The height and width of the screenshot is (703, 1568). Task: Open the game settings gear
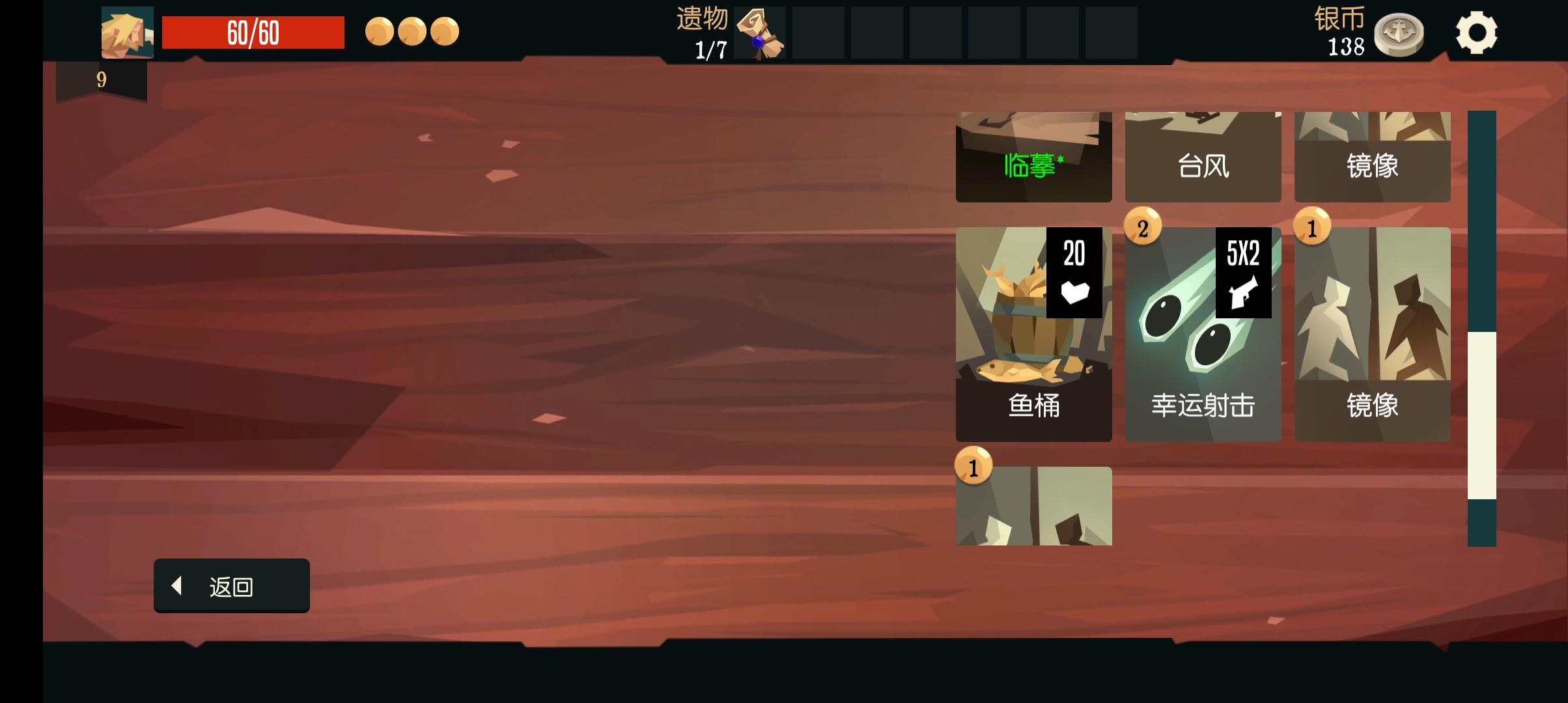click(x=1477, y=31)
